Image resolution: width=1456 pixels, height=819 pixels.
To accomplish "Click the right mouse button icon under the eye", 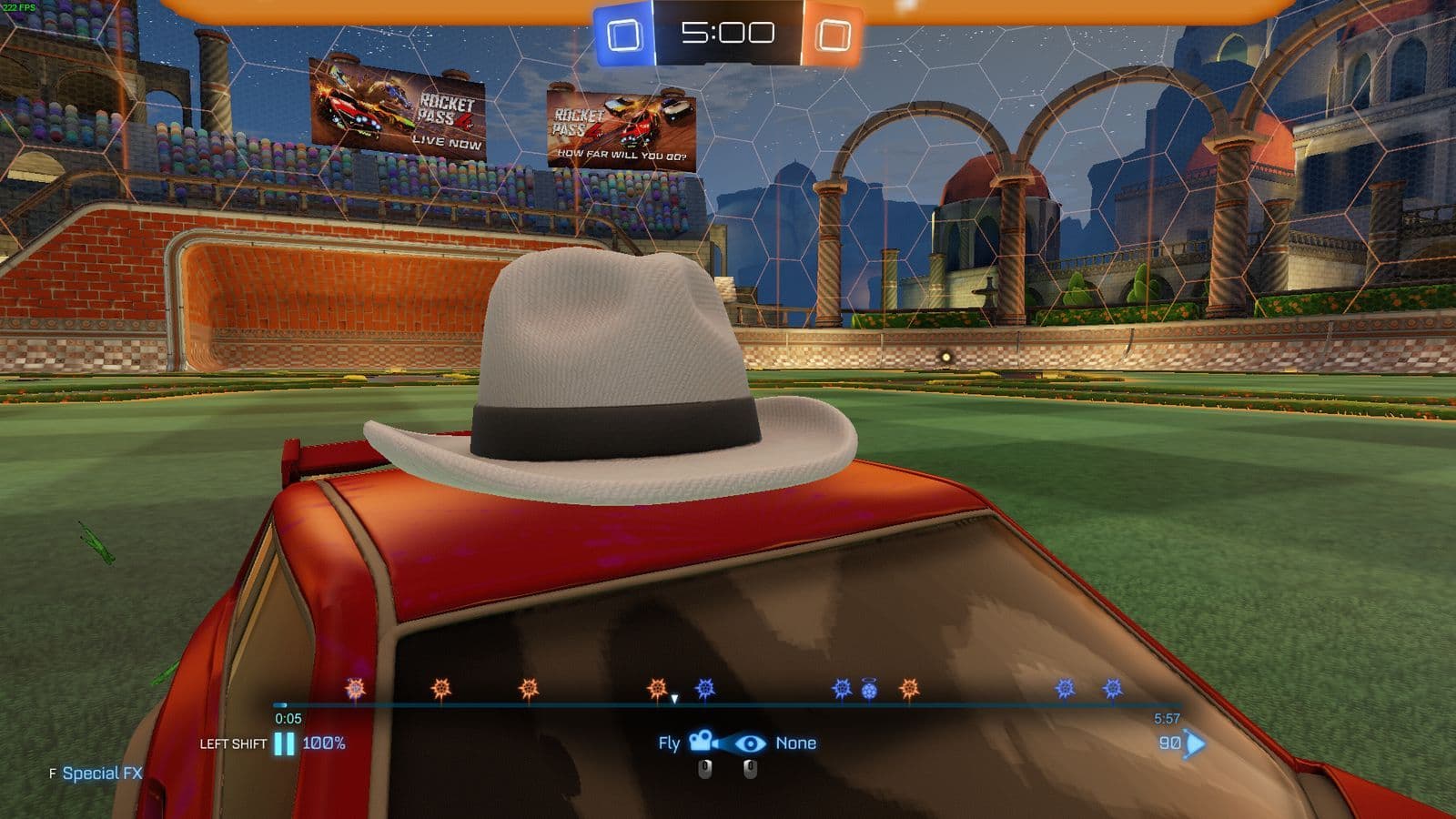I will 751,767.
